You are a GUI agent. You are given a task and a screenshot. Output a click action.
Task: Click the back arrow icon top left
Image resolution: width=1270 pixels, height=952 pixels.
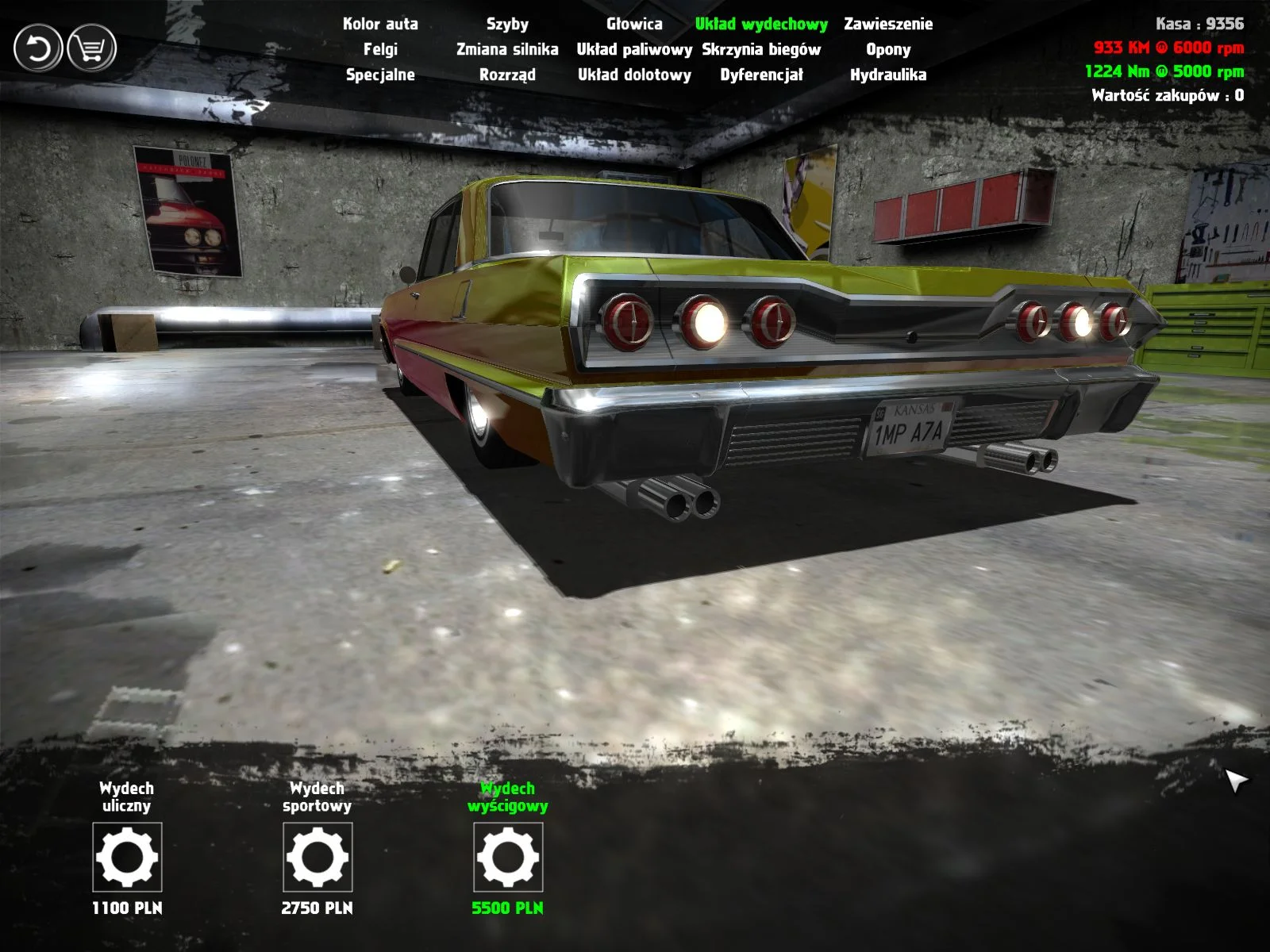tap(37, 48)
